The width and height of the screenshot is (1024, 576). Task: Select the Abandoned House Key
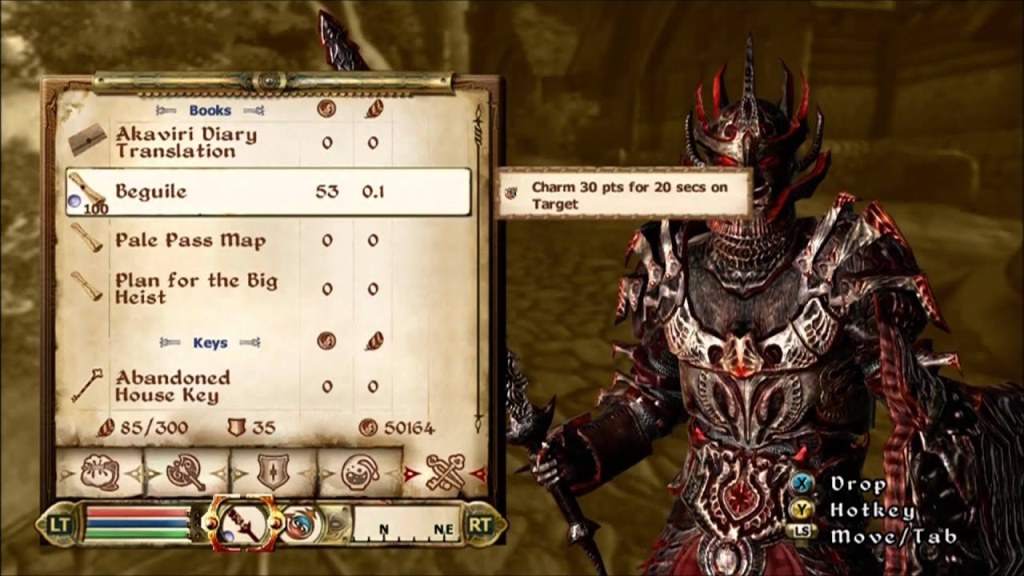[172, 386]
